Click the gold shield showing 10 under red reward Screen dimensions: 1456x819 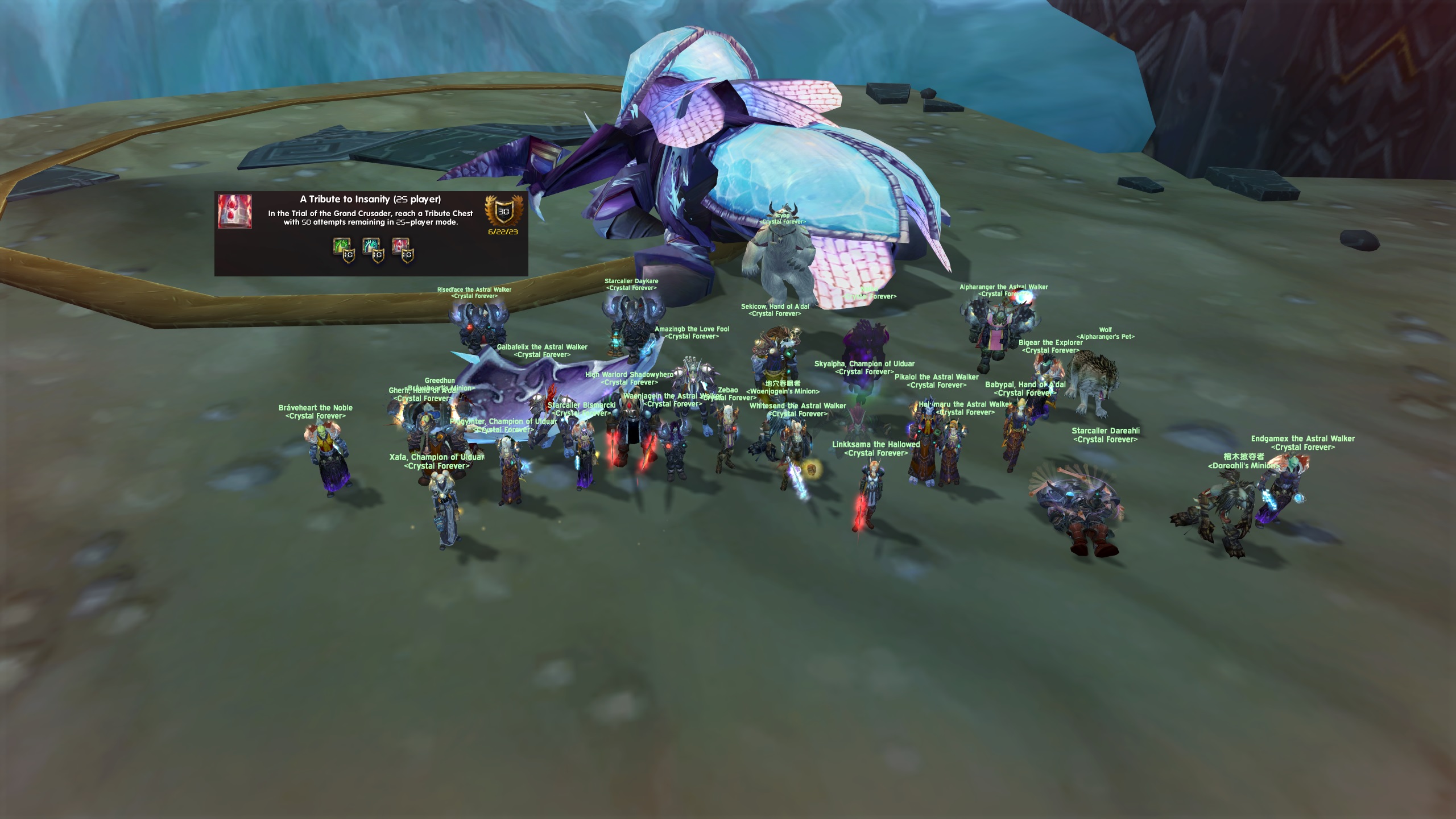[407, 259]
